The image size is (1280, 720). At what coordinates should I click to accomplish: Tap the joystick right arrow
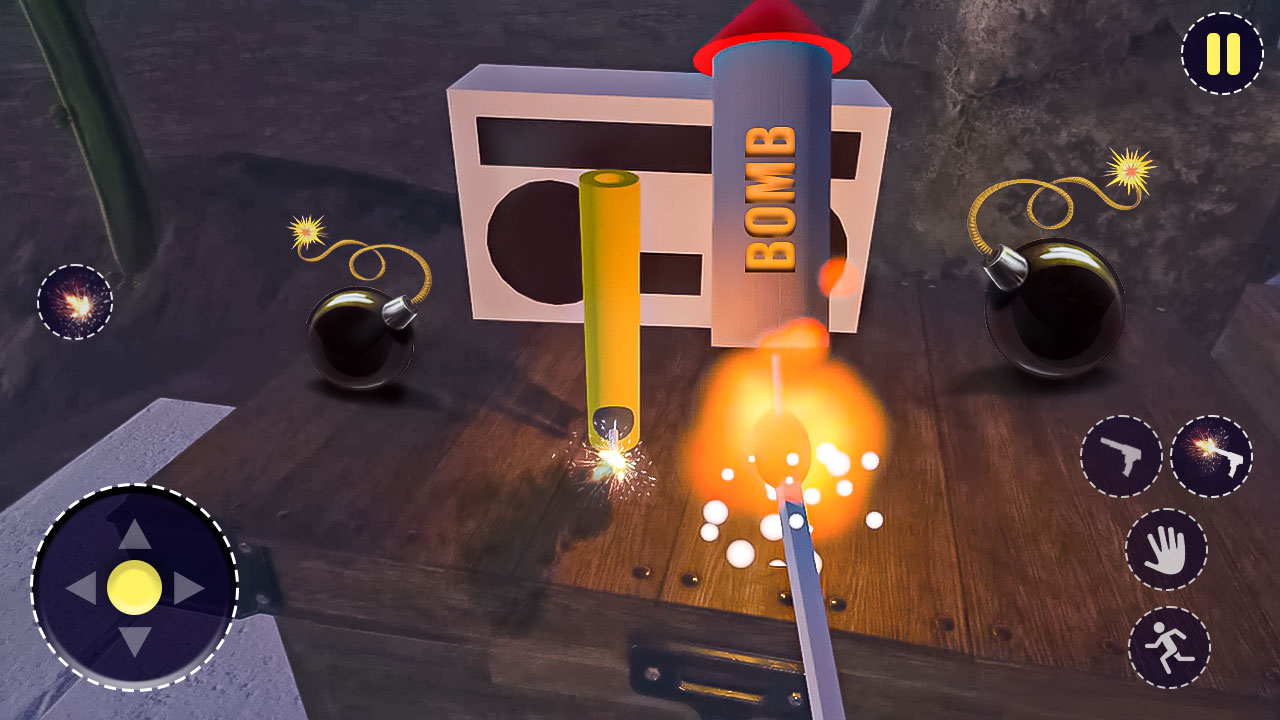pyautogui.click(x=190, y=589)
